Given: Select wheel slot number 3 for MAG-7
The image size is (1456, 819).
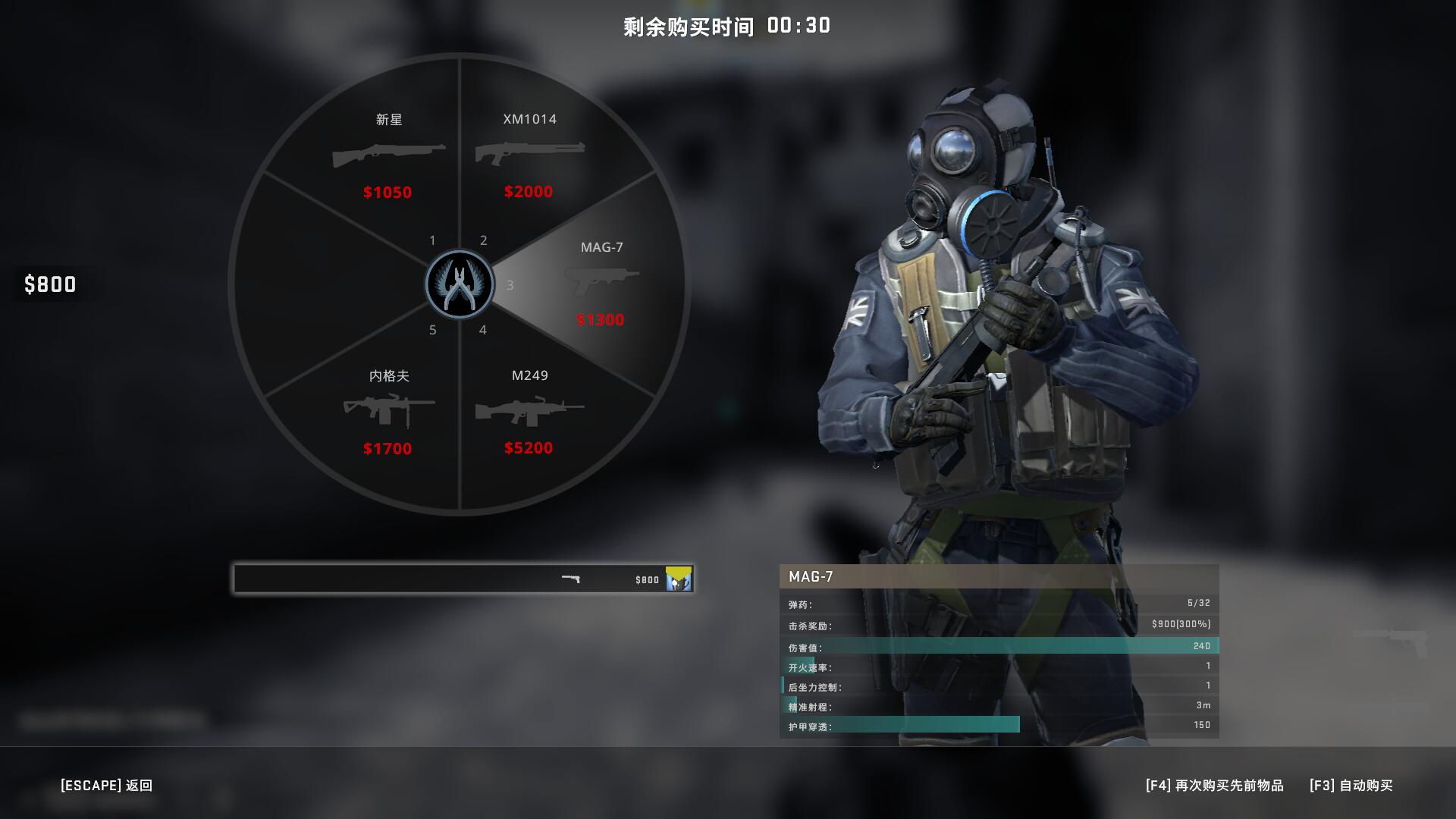Looking at the screenshot, I should tap(510, 285).
